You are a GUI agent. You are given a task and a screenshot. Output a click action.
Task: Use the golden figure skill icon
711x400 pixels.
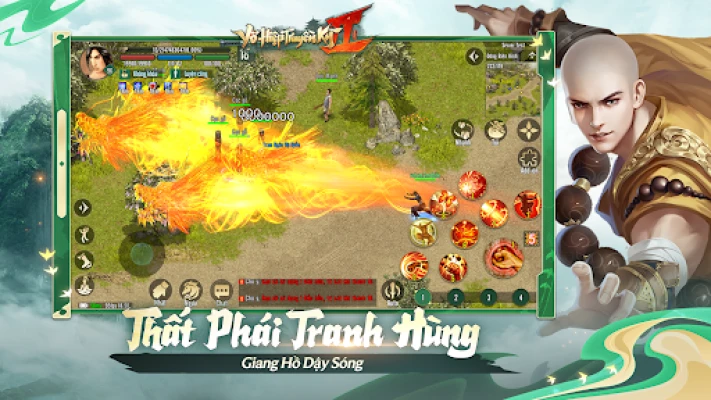tap(424, 232)
